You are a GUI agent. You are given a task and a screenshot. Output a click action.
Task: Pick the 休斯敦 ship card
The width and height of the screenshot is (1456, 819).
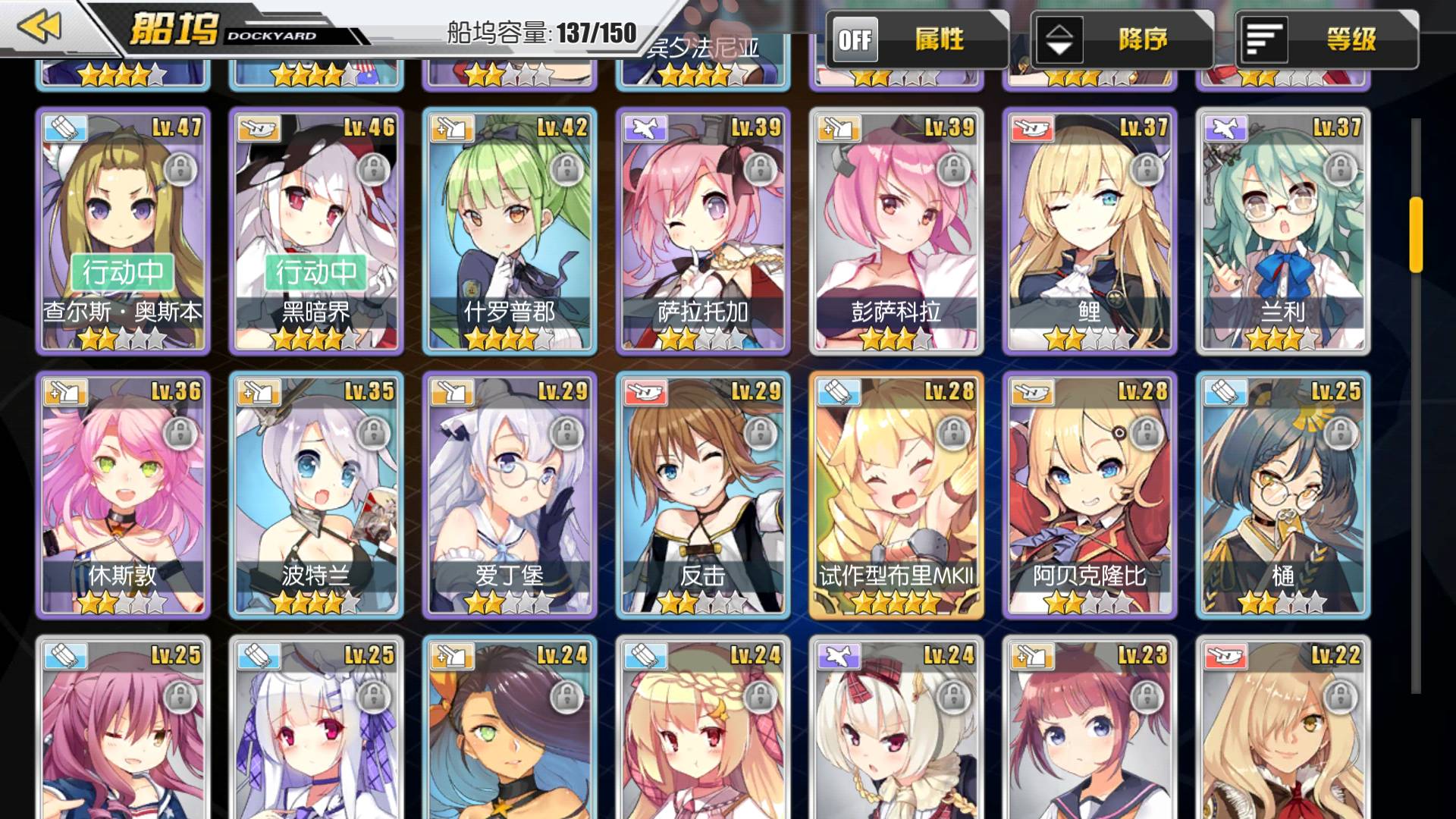[x=123, y=495]
